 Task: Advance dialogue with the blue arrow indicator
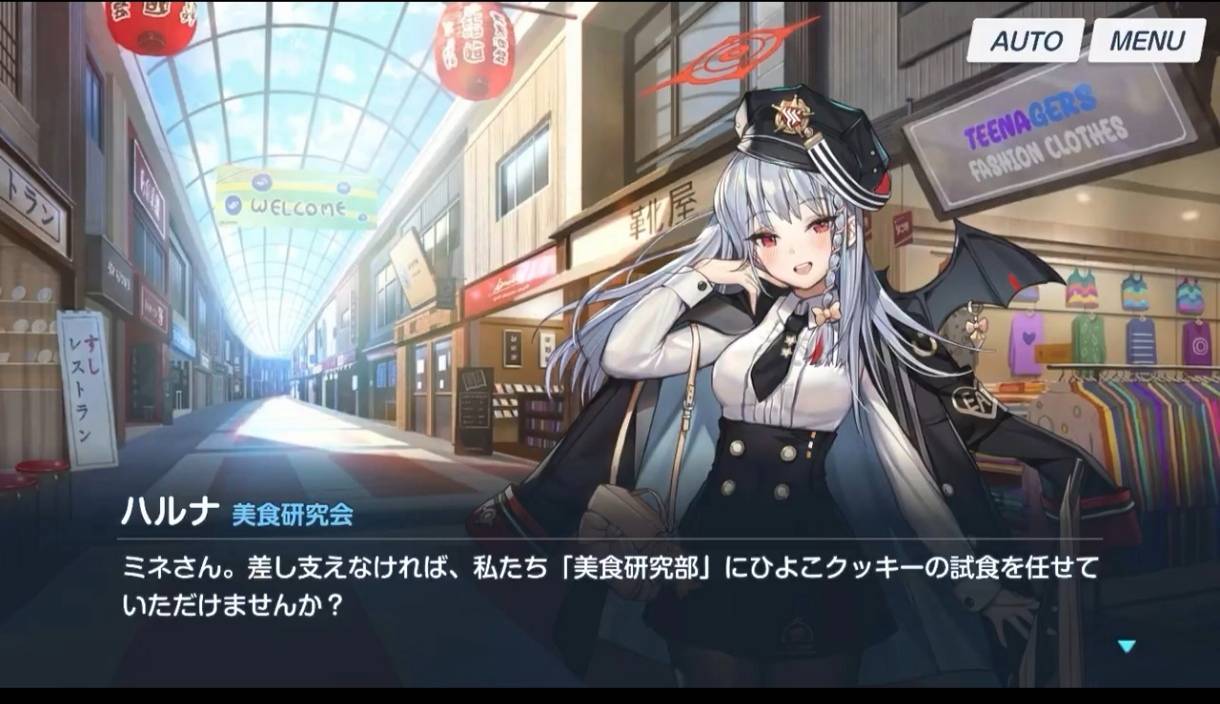tap(1127, 646)
